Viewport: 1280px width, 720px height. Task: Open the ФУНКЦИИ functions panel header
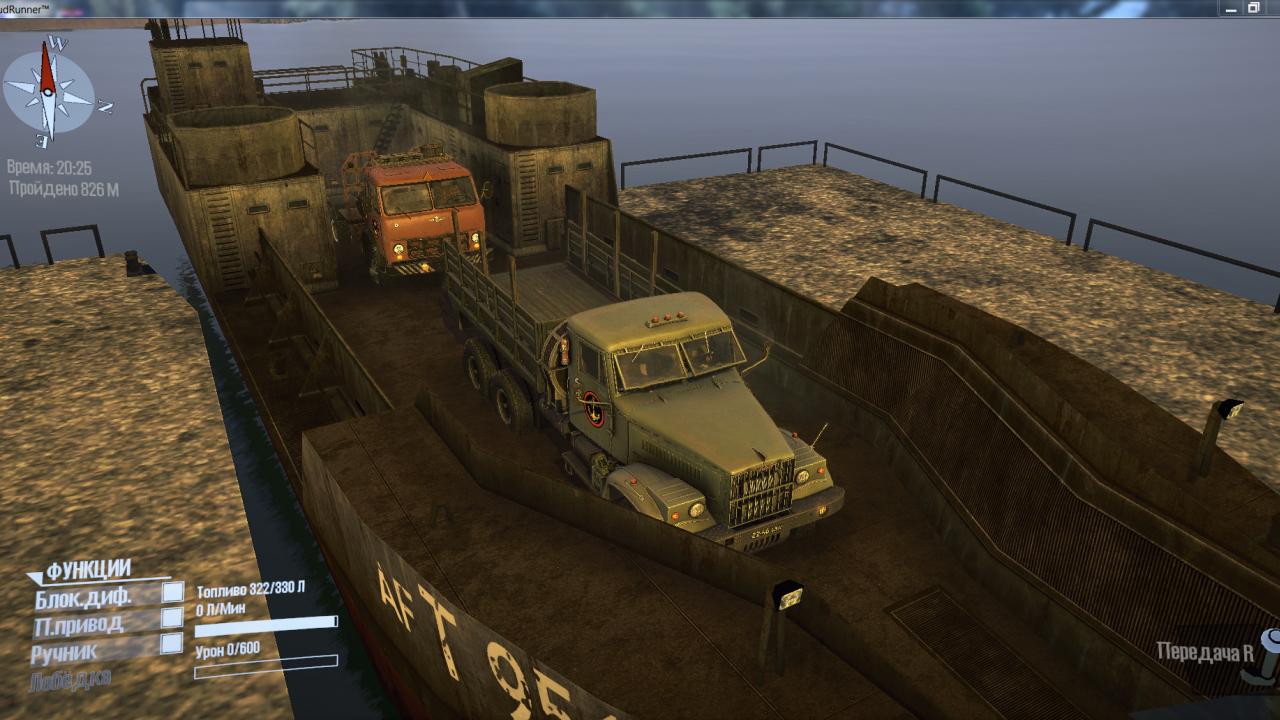click(88, 570)
